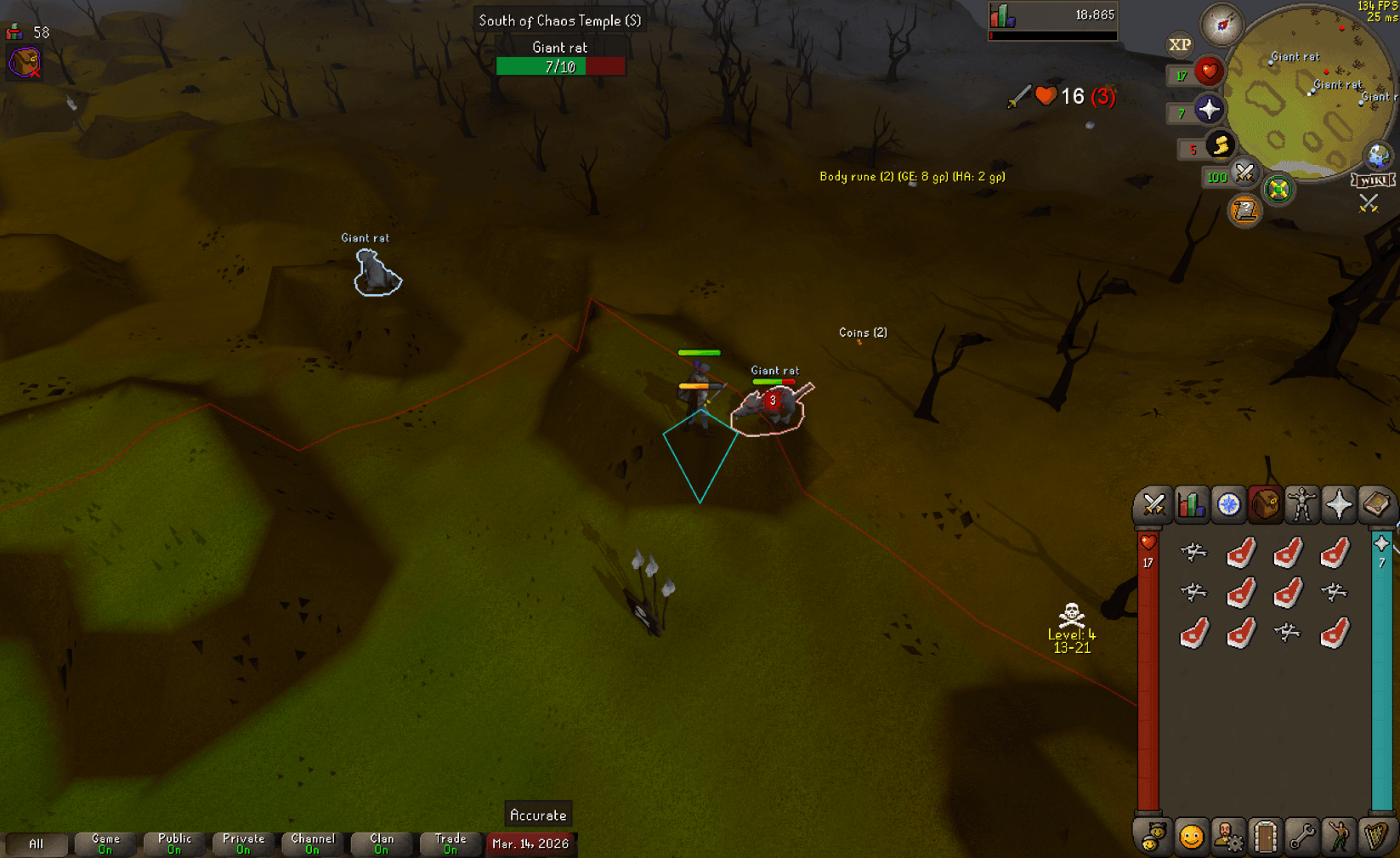Open the Music player tab

1374,837
